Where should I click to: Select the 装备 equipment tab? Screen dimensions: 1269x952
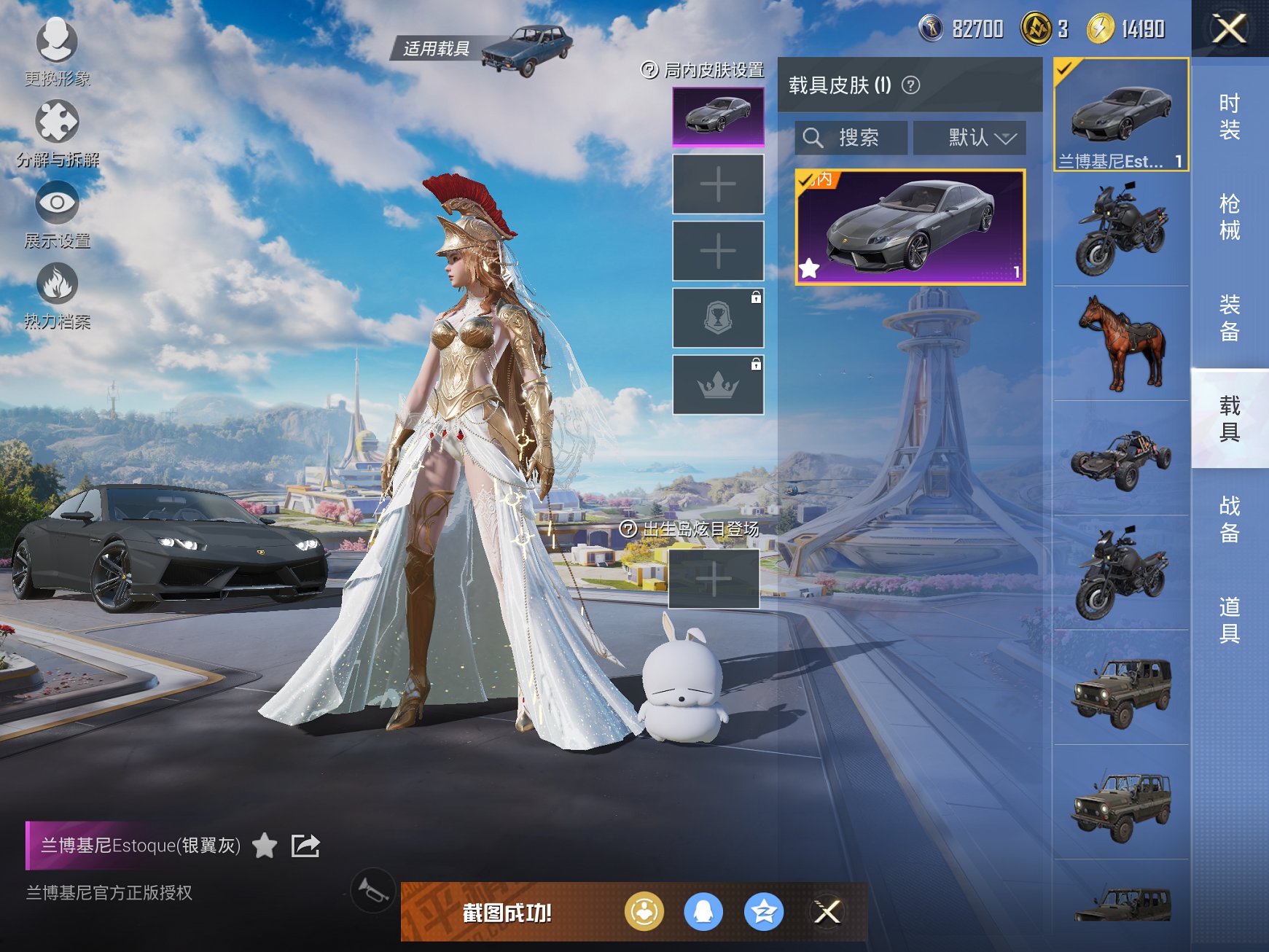(1229, 318)
